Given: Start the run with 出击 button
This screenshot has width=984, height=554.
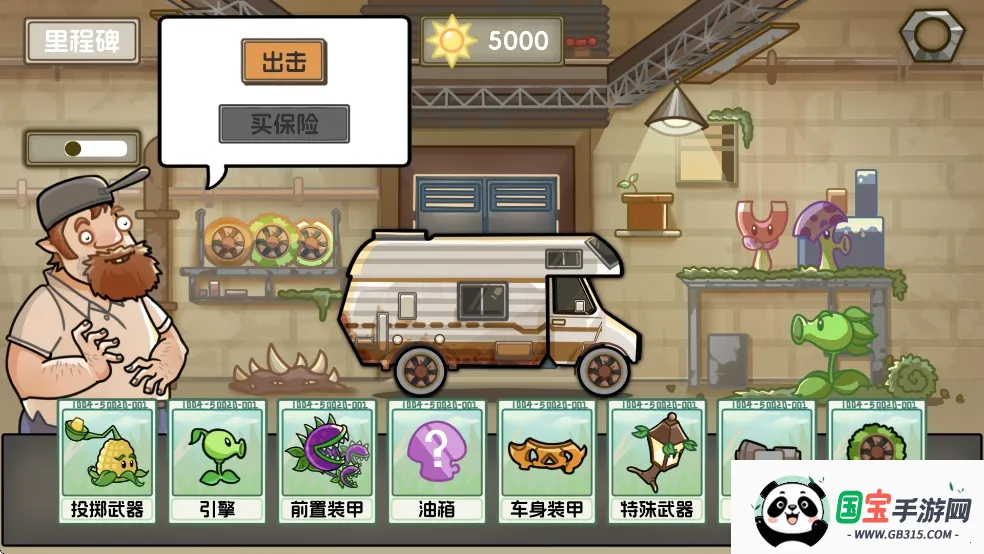Looking at the screenshot, I should (x=284, y=62).
